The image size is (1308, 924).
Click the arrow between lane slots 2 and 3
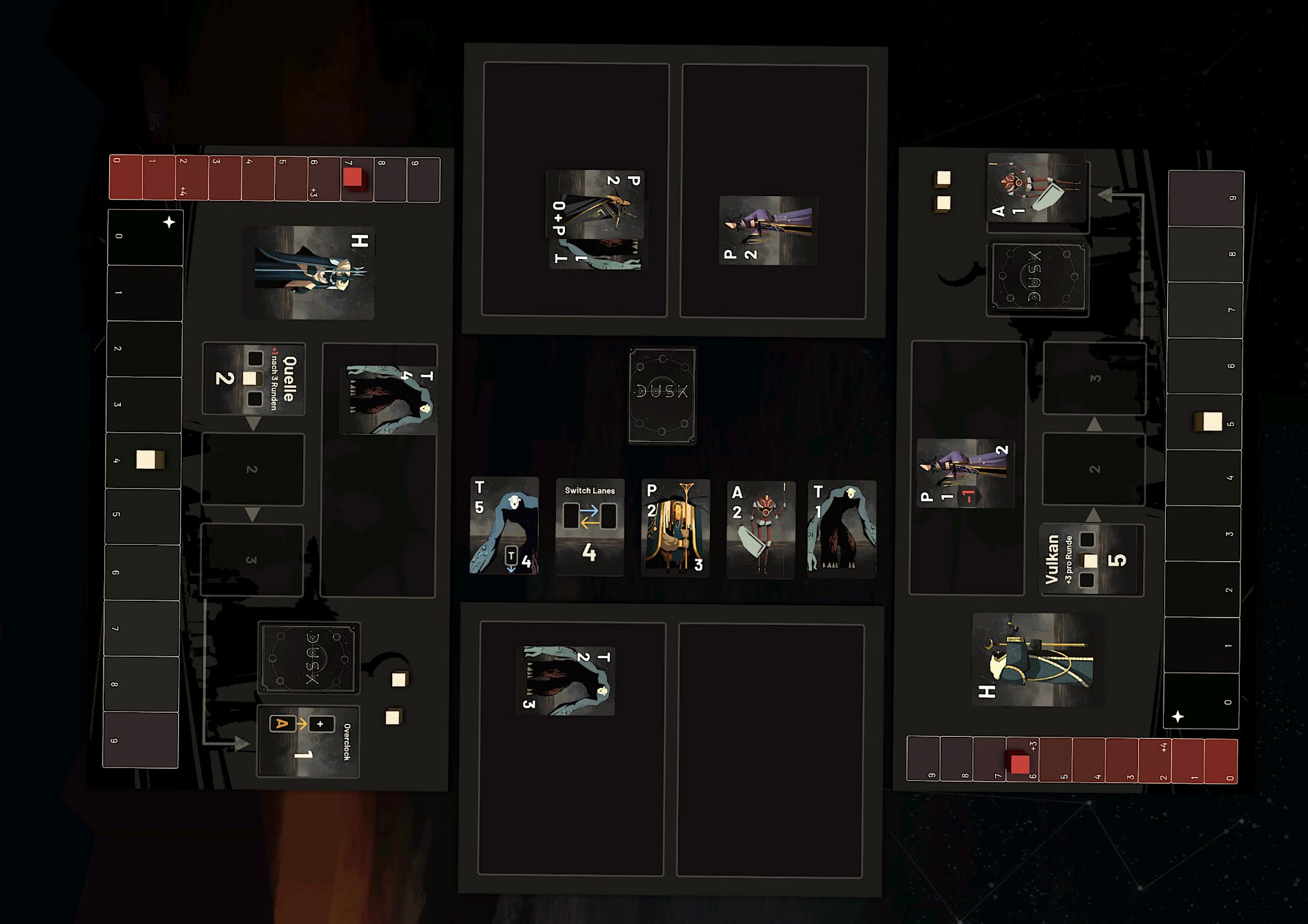click(253, 512)
